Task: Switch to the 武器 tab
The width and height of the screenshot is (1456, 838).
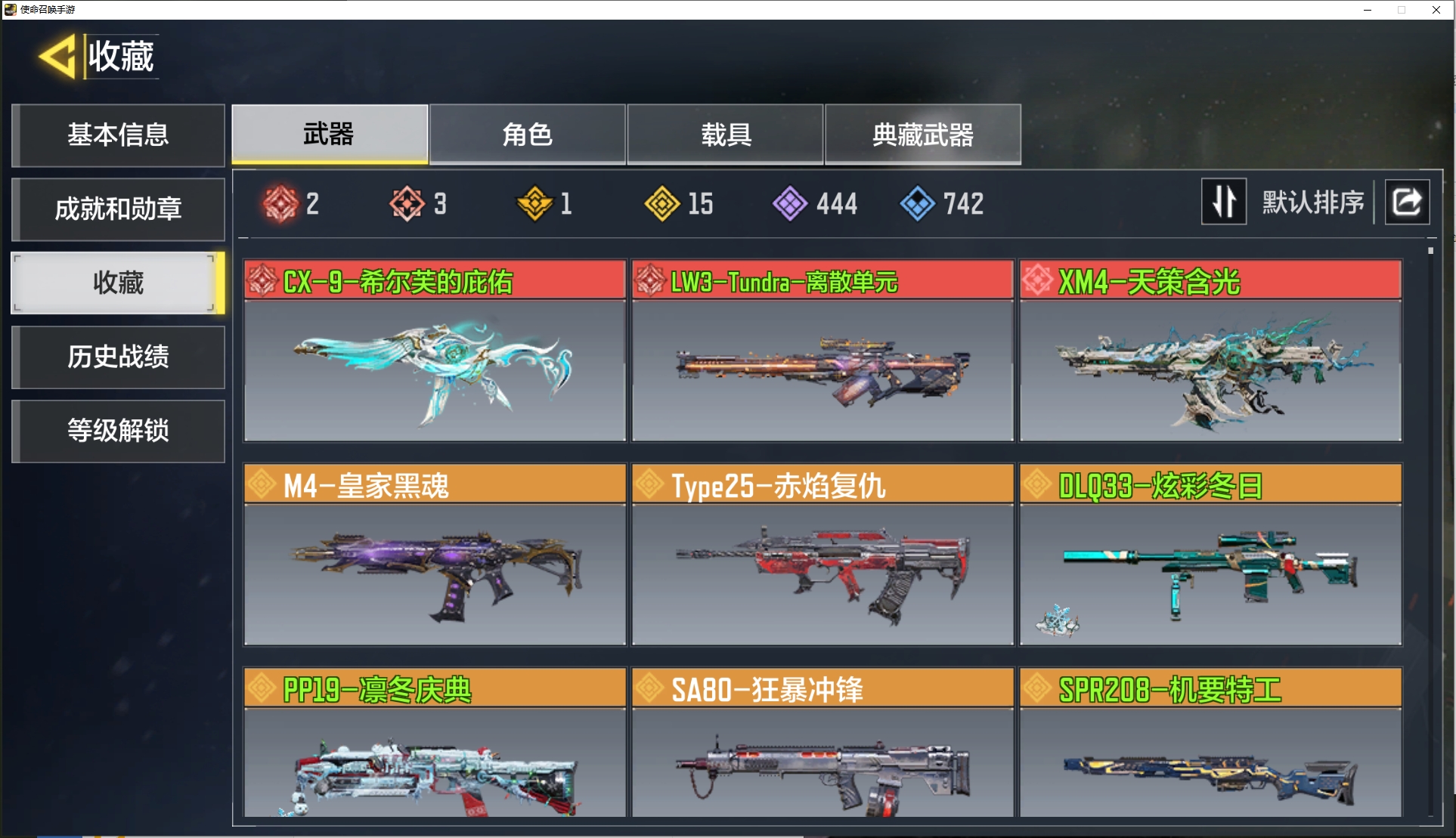Action: pyautogui.click(x=329, y=135)
